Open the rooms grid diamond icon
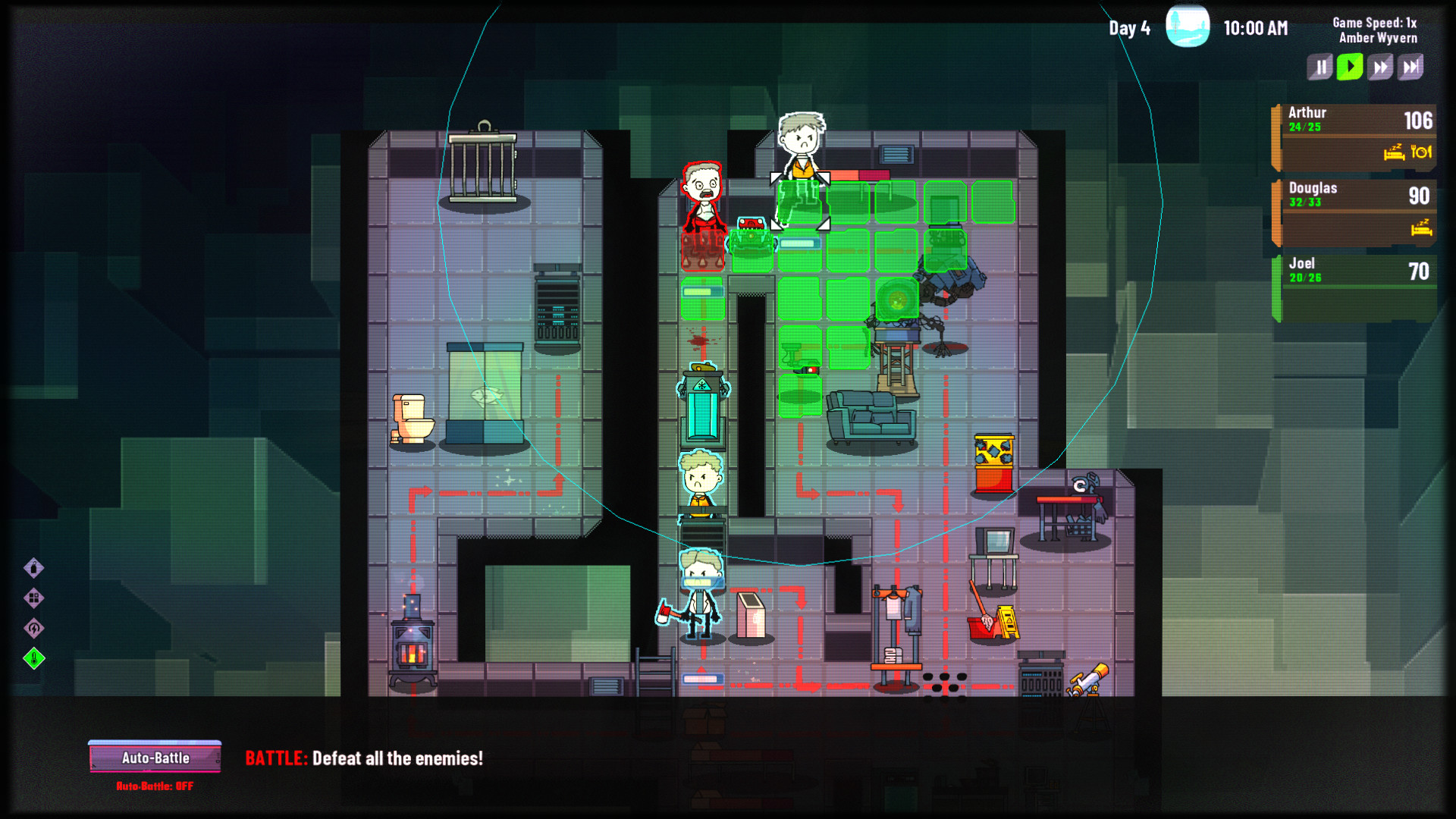The image size is (1456, 819). 33,598
